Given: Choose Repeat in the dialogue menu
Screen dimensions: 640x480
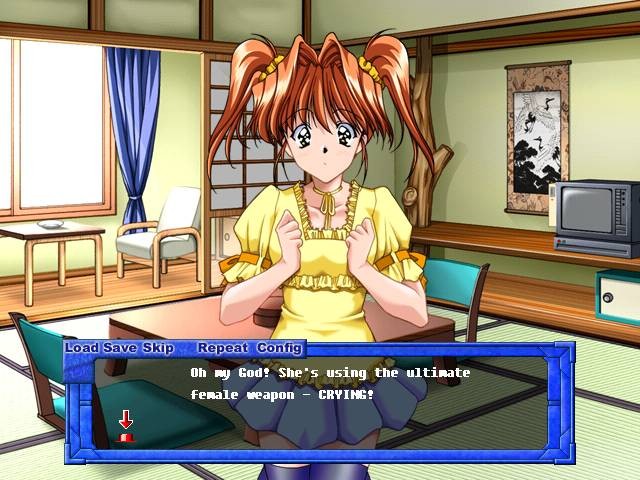Looking at the screenshot, I should pos(223,348).
